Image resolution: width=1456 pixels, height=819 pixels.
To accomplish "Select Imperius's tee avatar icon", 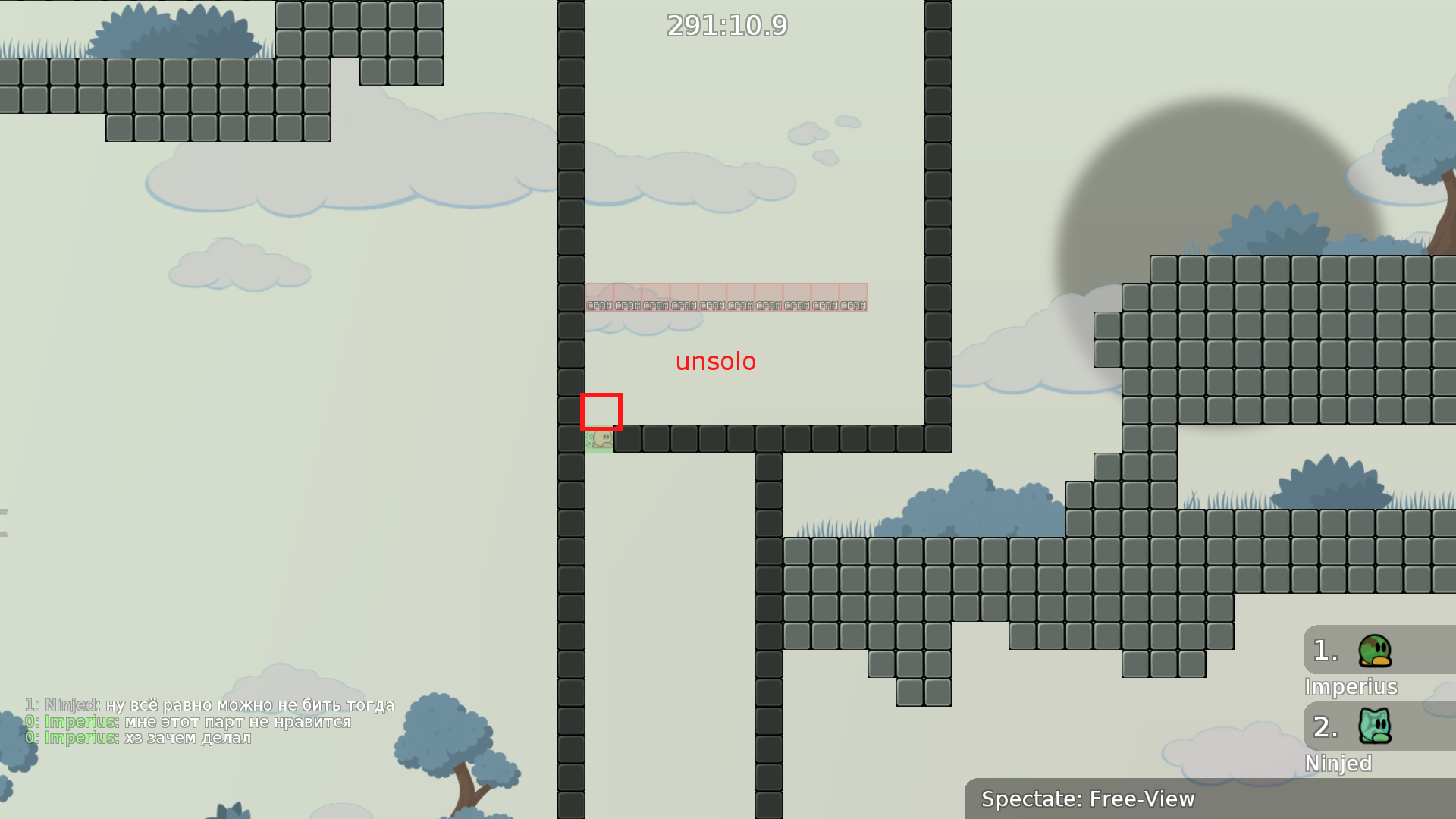I will click(x=1370, y=650).
